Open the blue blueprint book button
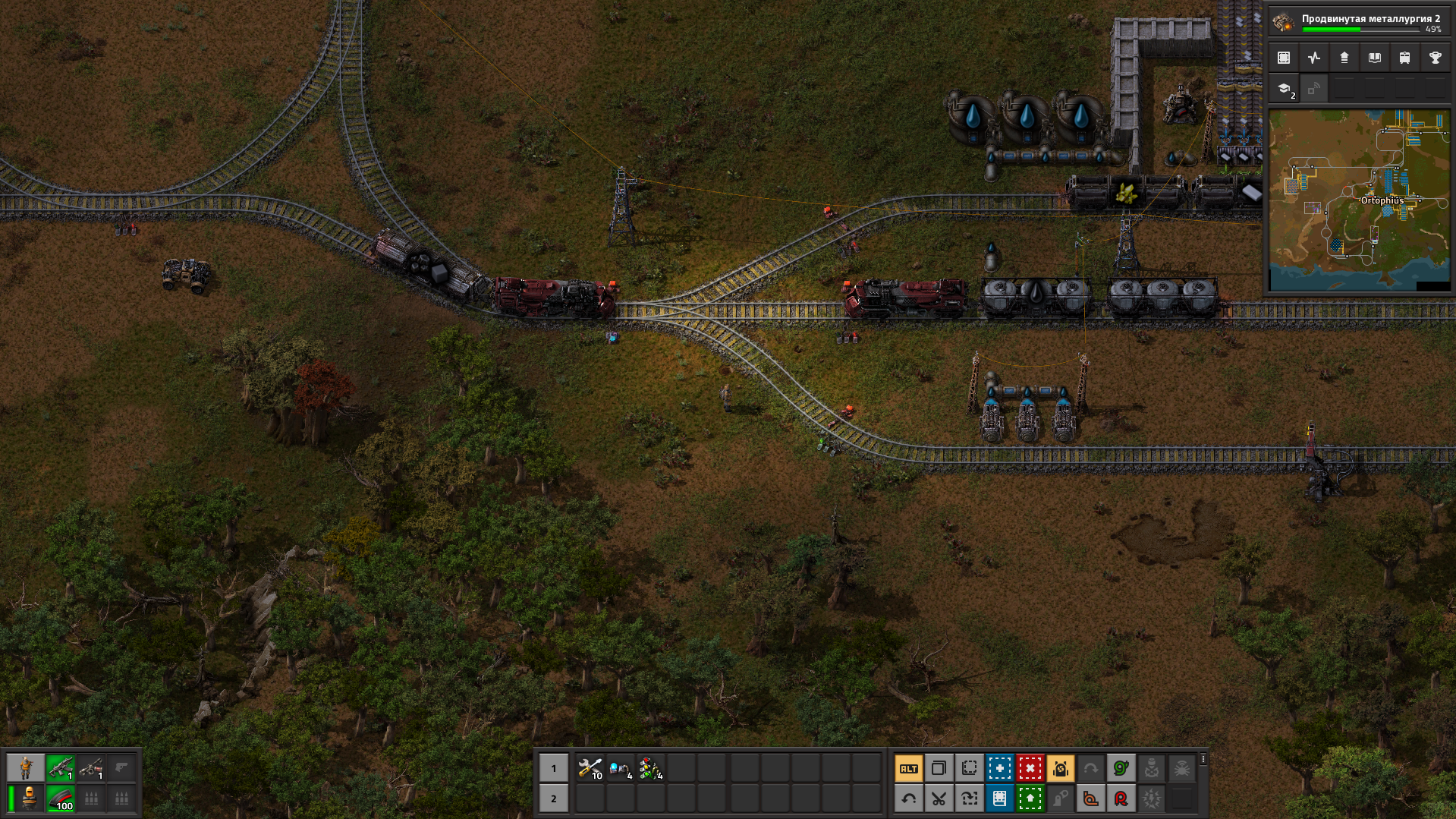The width and height of the screenshot is (1456, 819). click(x=999, y=799)
